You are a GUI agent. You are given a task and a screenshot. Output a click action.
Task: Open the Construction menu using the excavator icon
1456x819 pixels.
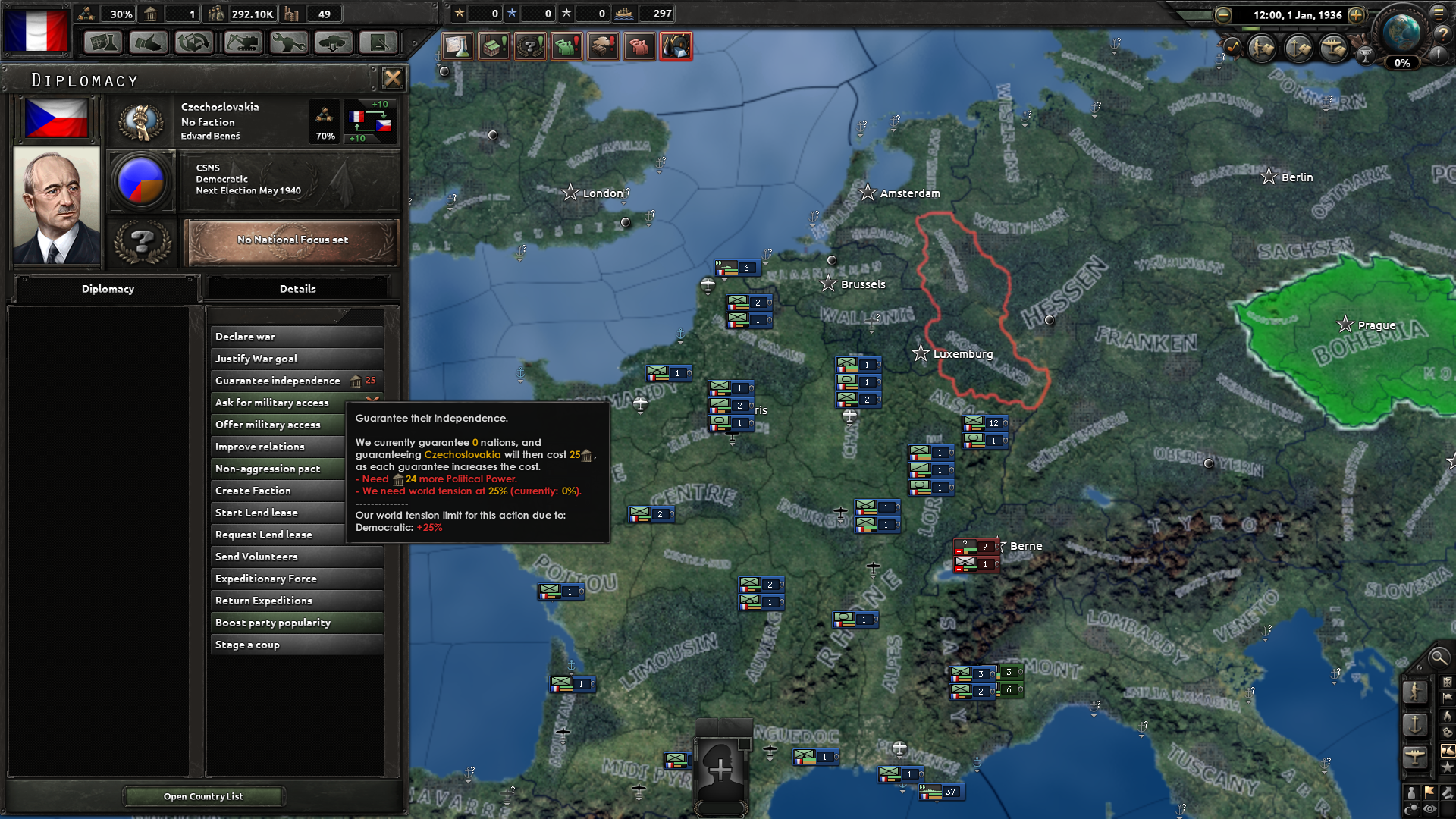241,43
